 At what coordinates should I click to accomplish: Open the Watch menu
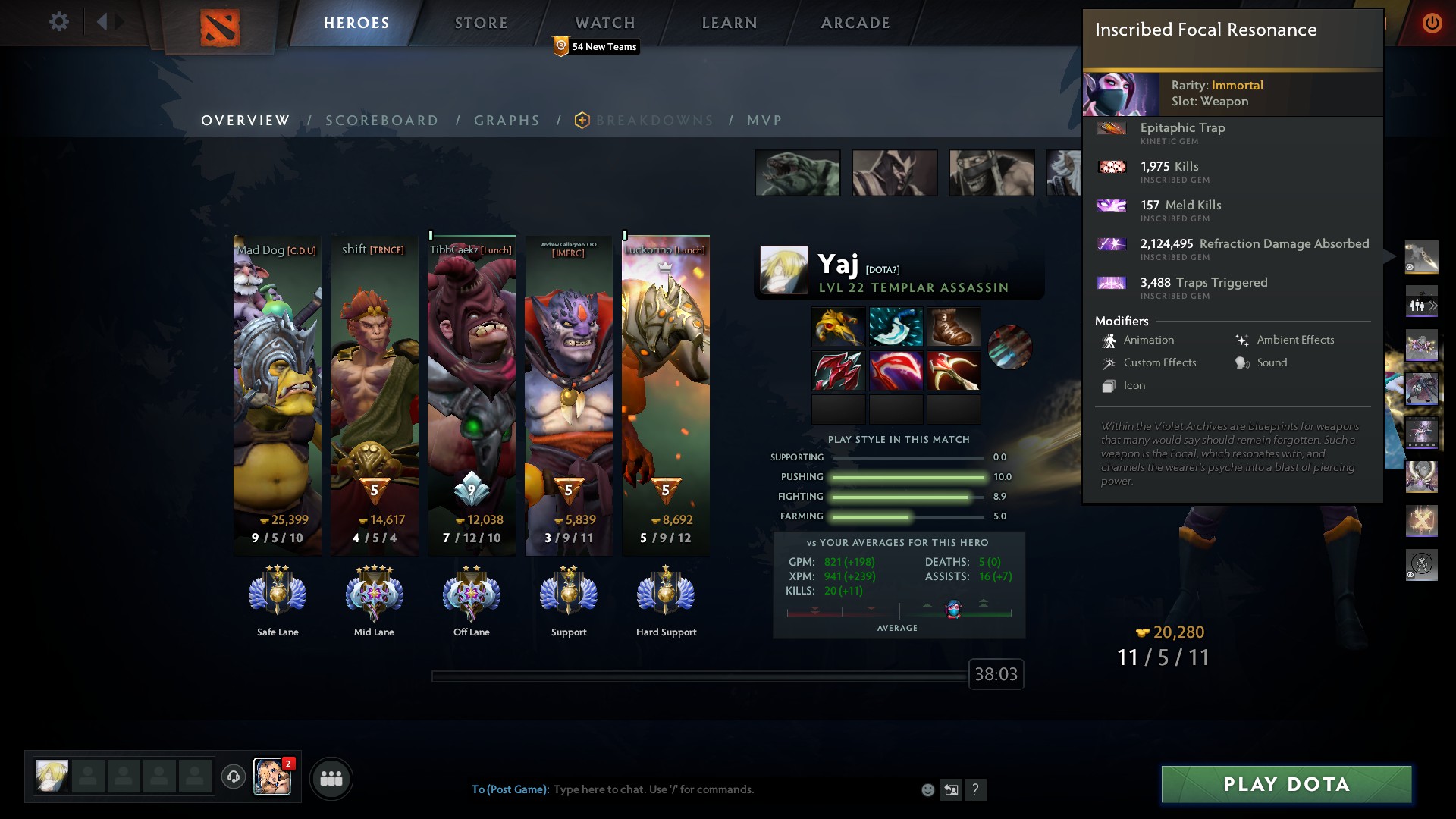(x=604, y=22)
